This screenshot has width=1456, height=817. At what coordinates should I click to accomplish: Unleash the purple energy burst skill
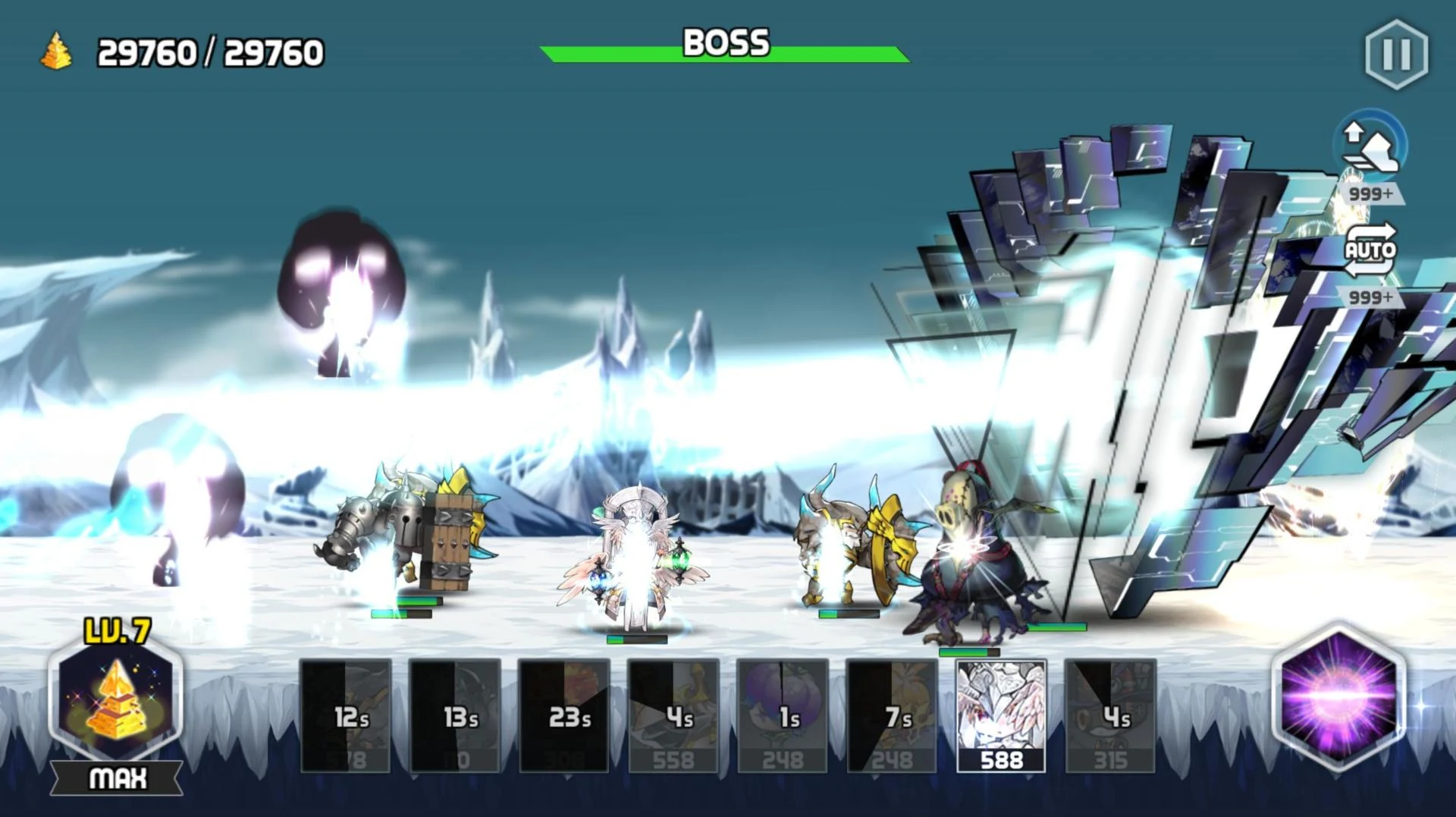[x=1339, y=695]
